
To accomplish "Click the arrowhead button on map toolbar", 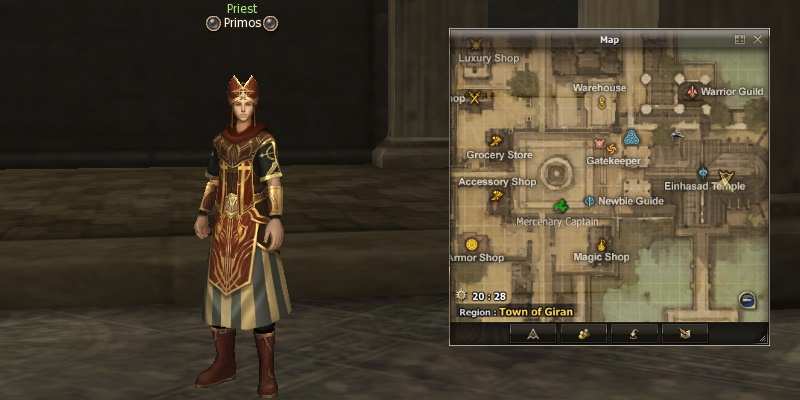I will [533, 334].
